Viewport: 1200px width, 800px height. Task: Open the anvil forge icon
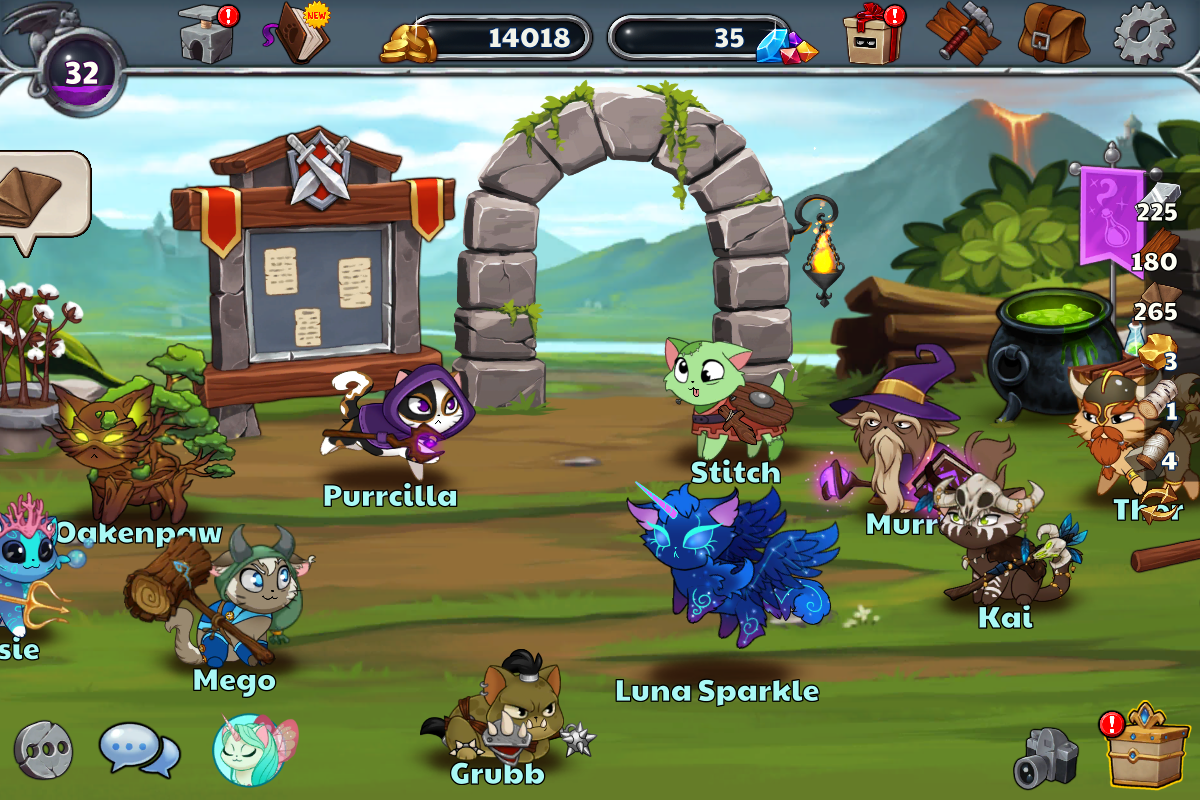tap(206, 35)
